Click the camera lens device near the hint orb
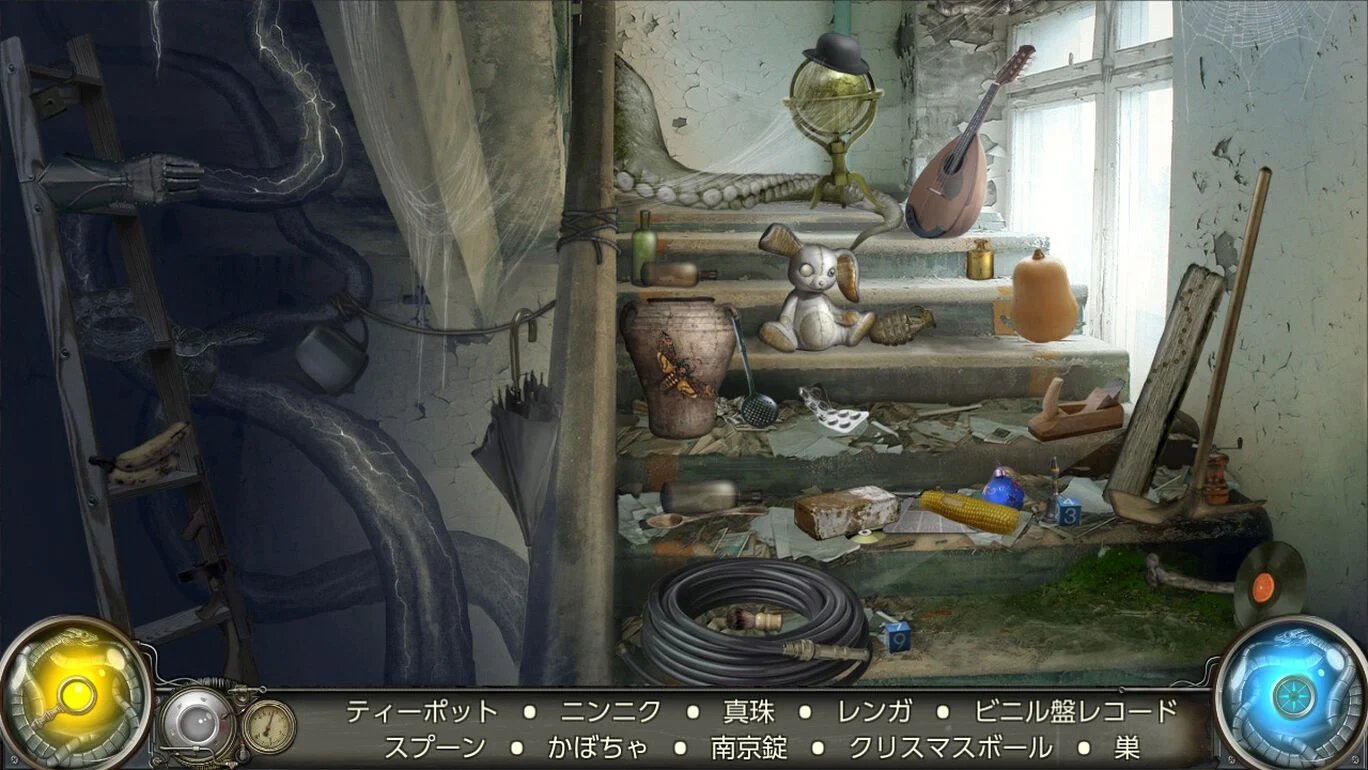 pos(200,712)
